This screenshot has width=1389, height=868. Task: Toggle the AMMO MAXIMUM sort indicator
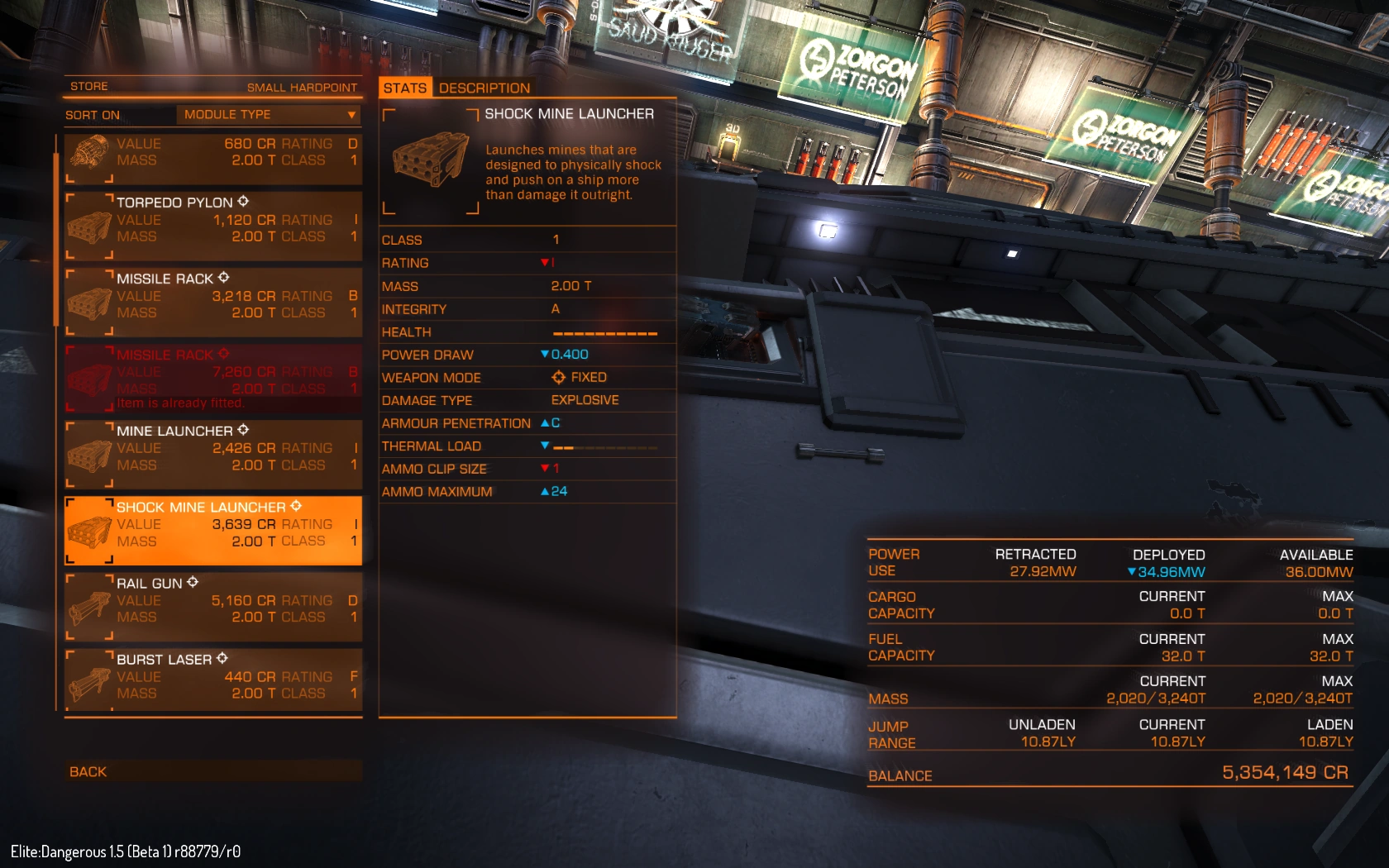[x=547, y=491]
